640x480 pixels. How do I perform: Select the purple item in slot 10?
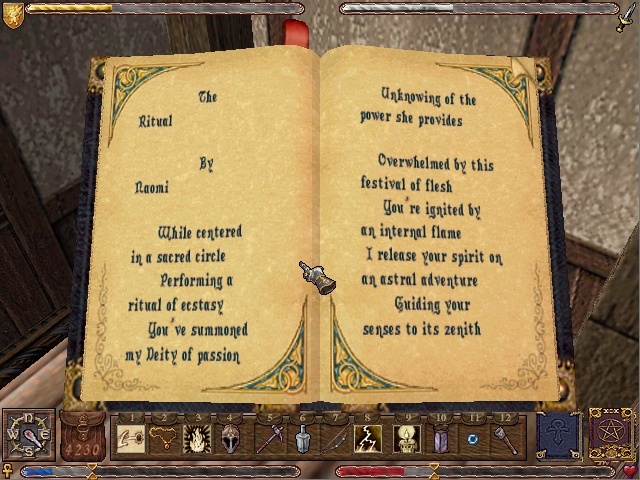[x=441, y=437]
